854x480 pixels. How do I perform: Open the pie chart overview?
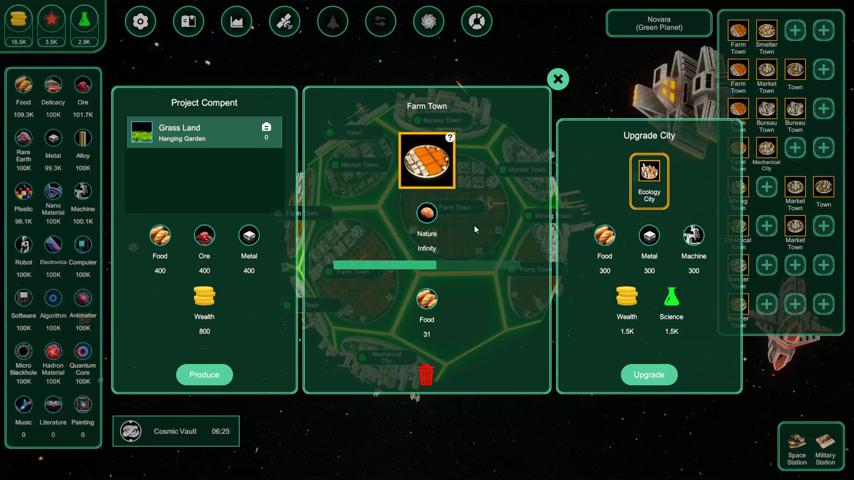tap(477, 21)
